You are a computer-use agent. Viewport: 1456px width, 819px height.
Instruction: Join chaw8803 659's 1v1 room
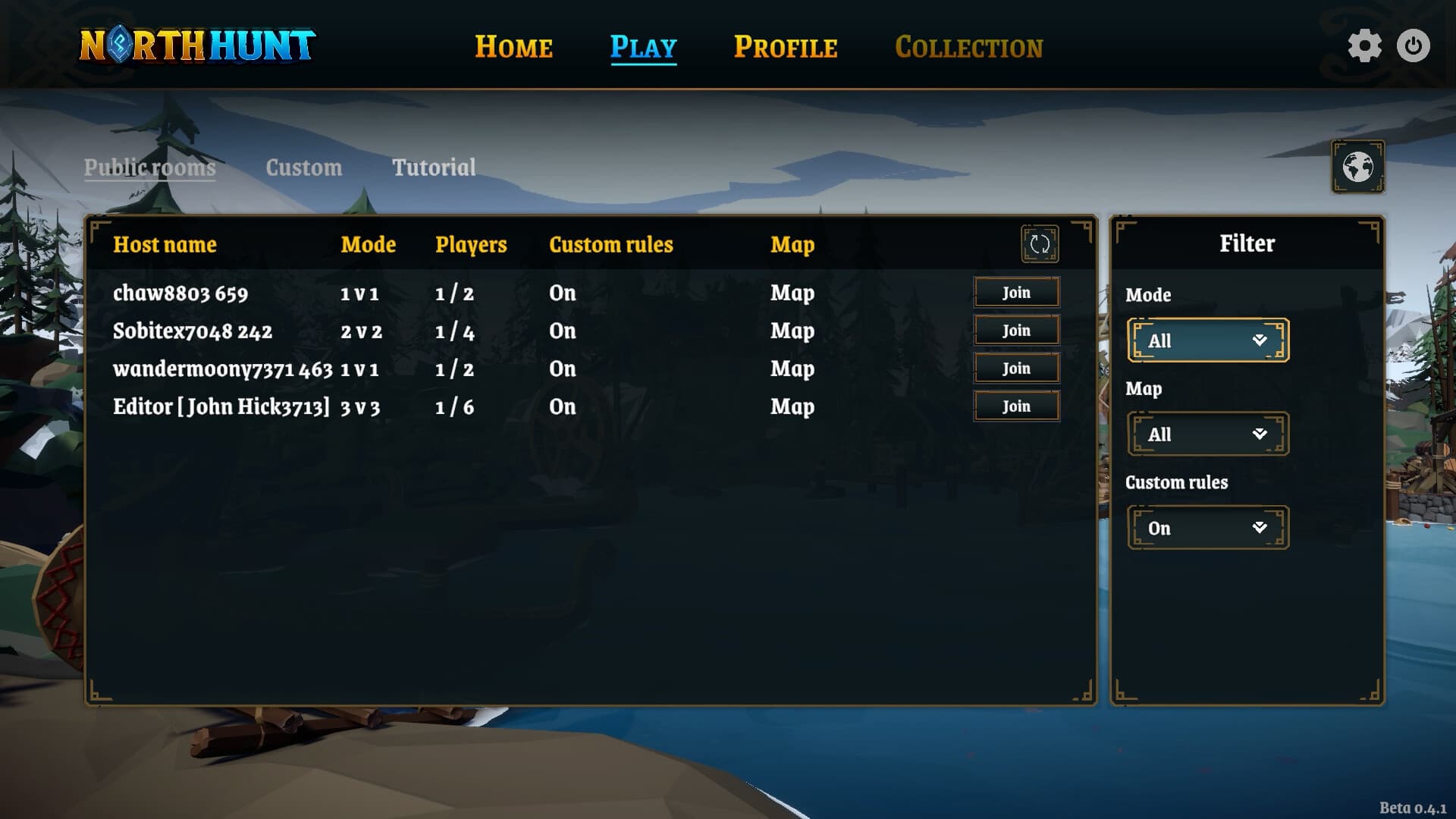[1015, 292]
